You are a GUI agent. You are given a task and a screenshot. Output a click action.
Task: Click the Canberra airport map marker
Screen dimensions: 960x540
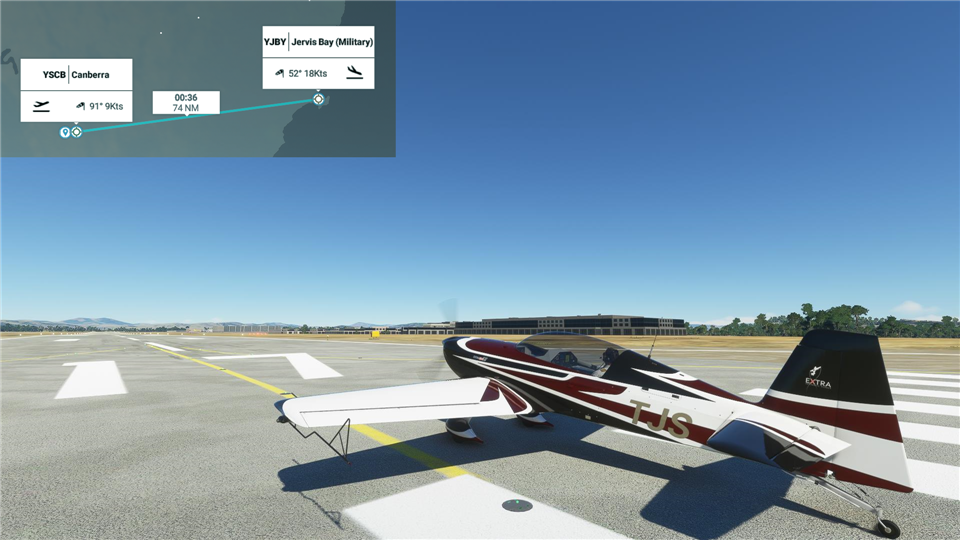coord(77,132)
